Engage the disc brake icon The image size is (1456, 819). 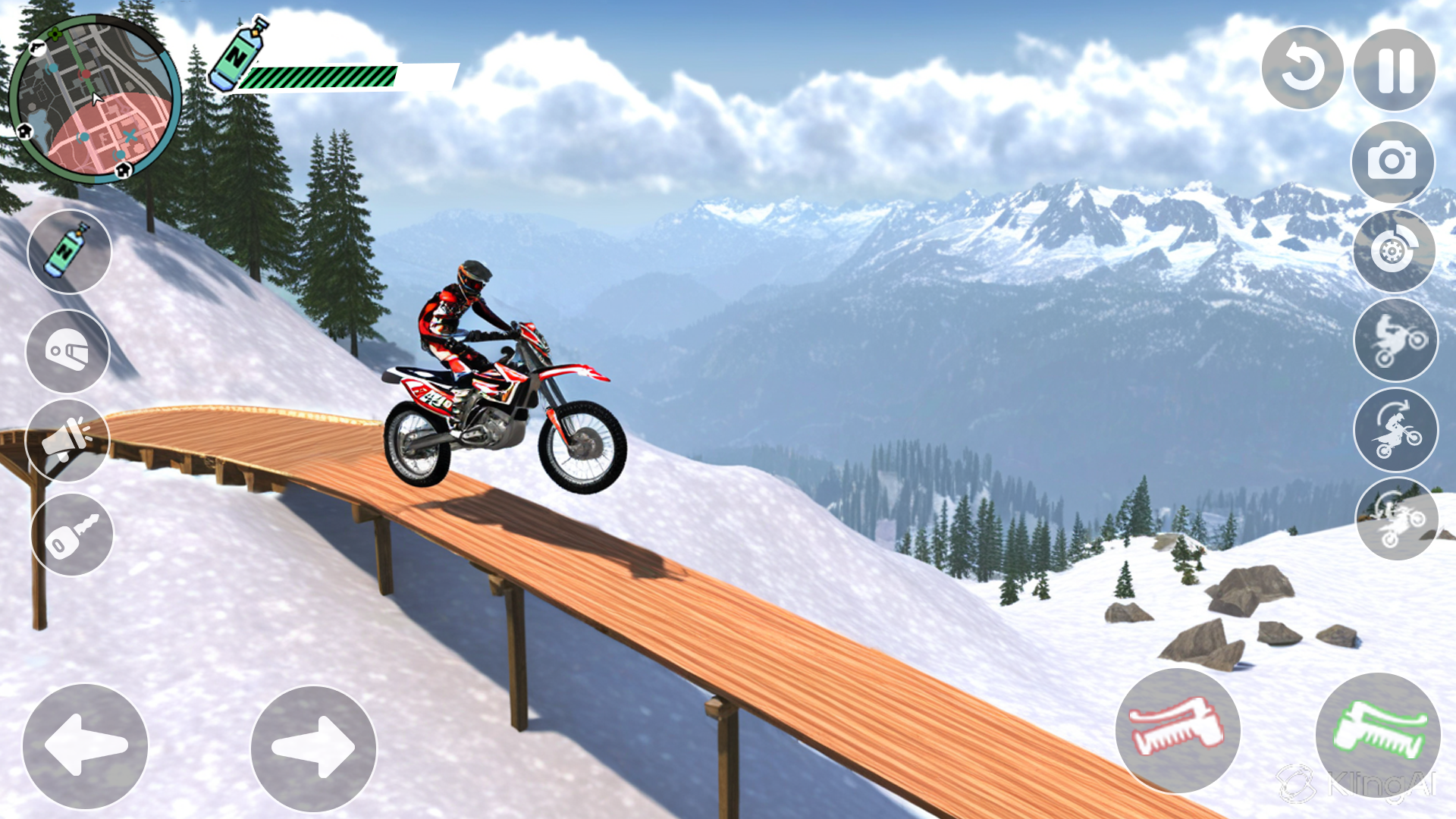pyautogui.click(x=1395, y=250)
